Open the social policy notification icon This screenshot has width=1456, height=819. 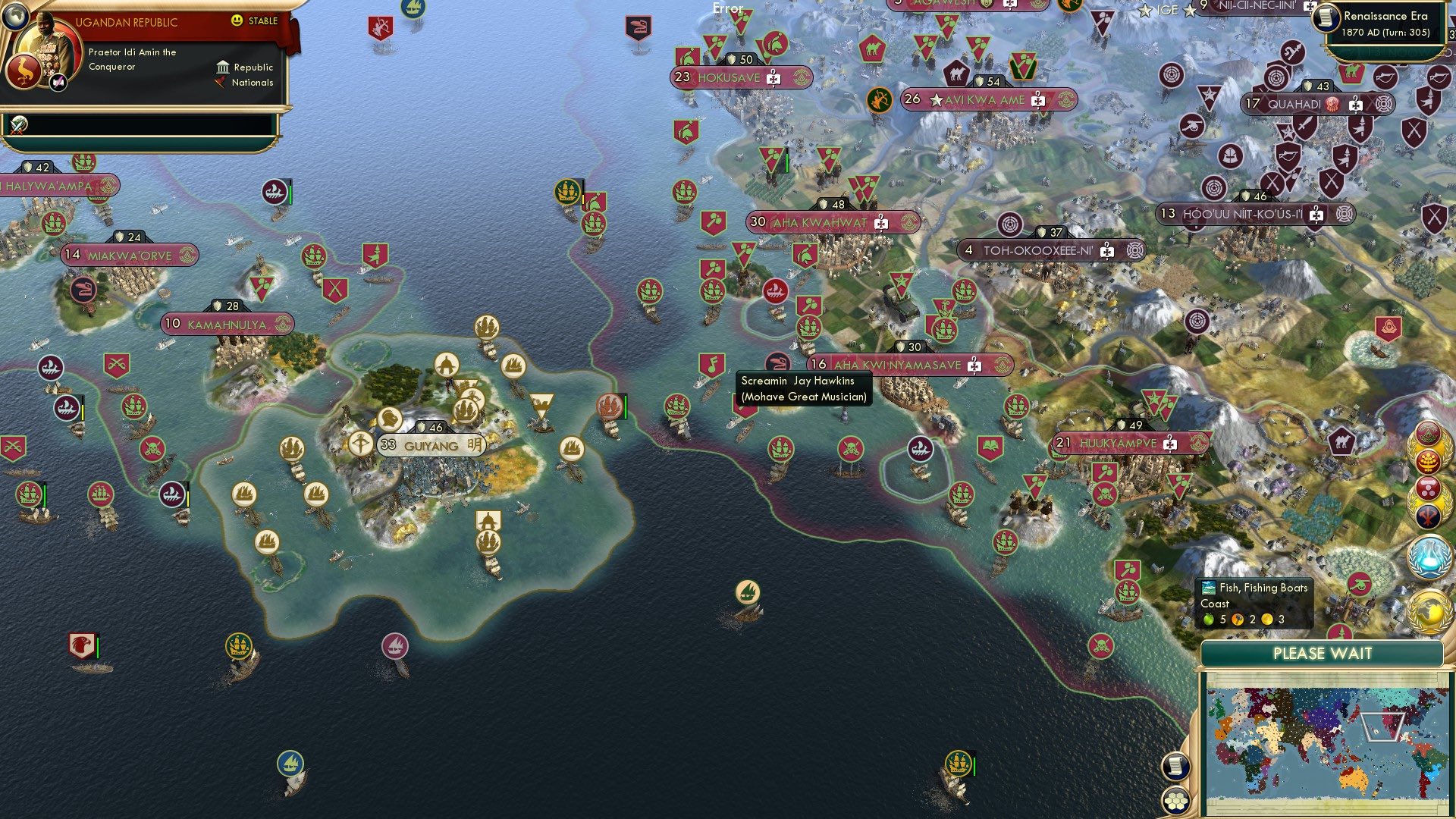pos(1428,488)
